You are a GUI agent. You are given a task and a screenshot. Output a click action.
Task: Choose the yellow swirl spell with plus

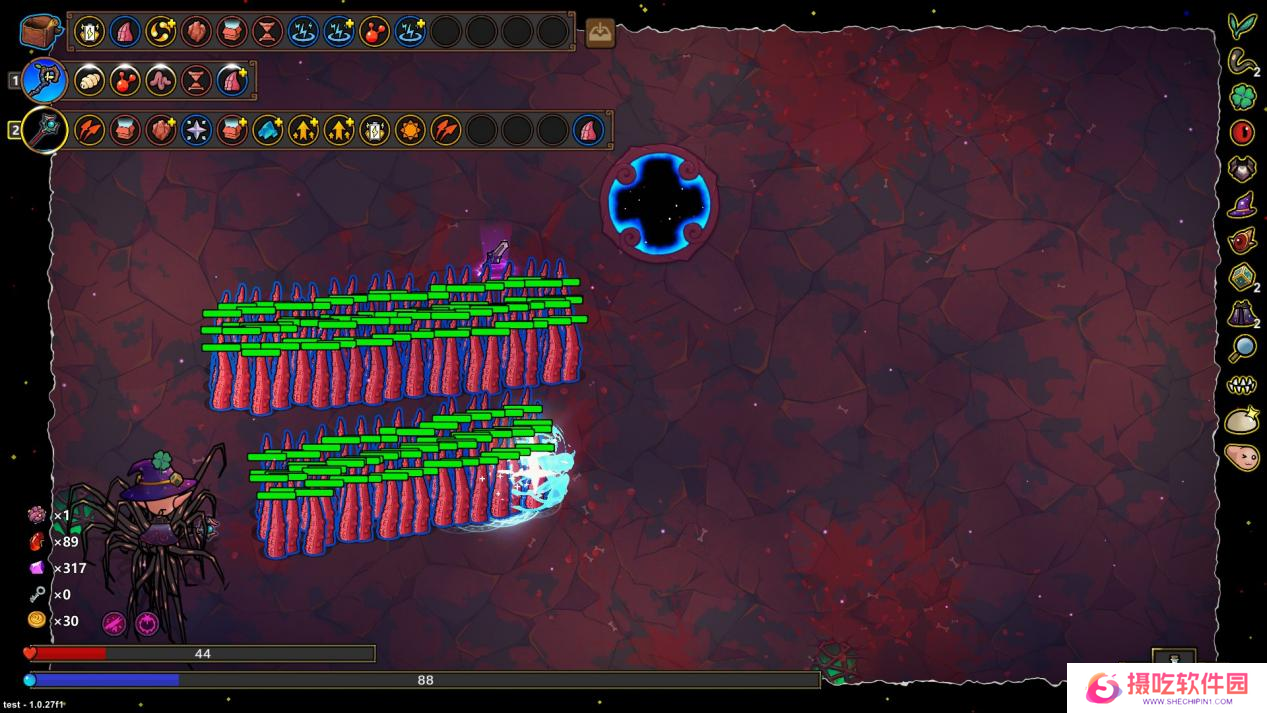161,31
